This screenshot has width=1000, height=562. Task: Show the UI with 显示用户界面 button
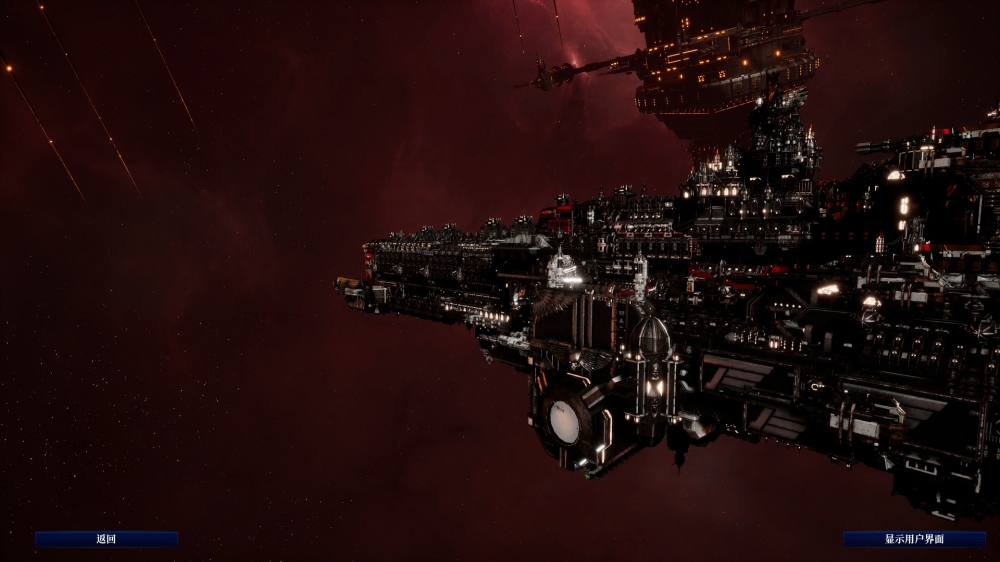pos(914,539)
